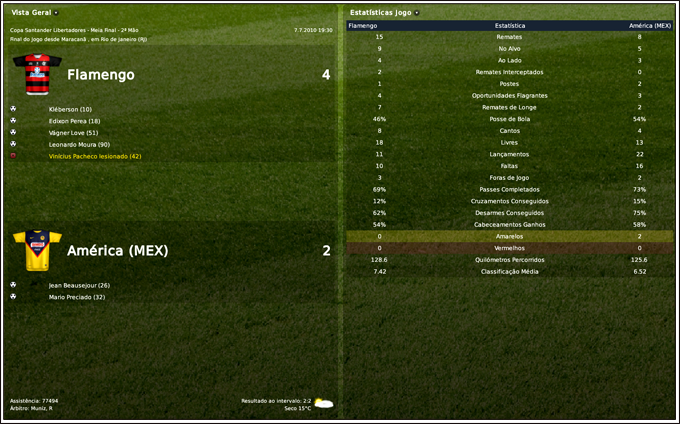Select the América (MEX) team name
The width and height of the screenshot is (680, 424).
click(x=117, y=250)
